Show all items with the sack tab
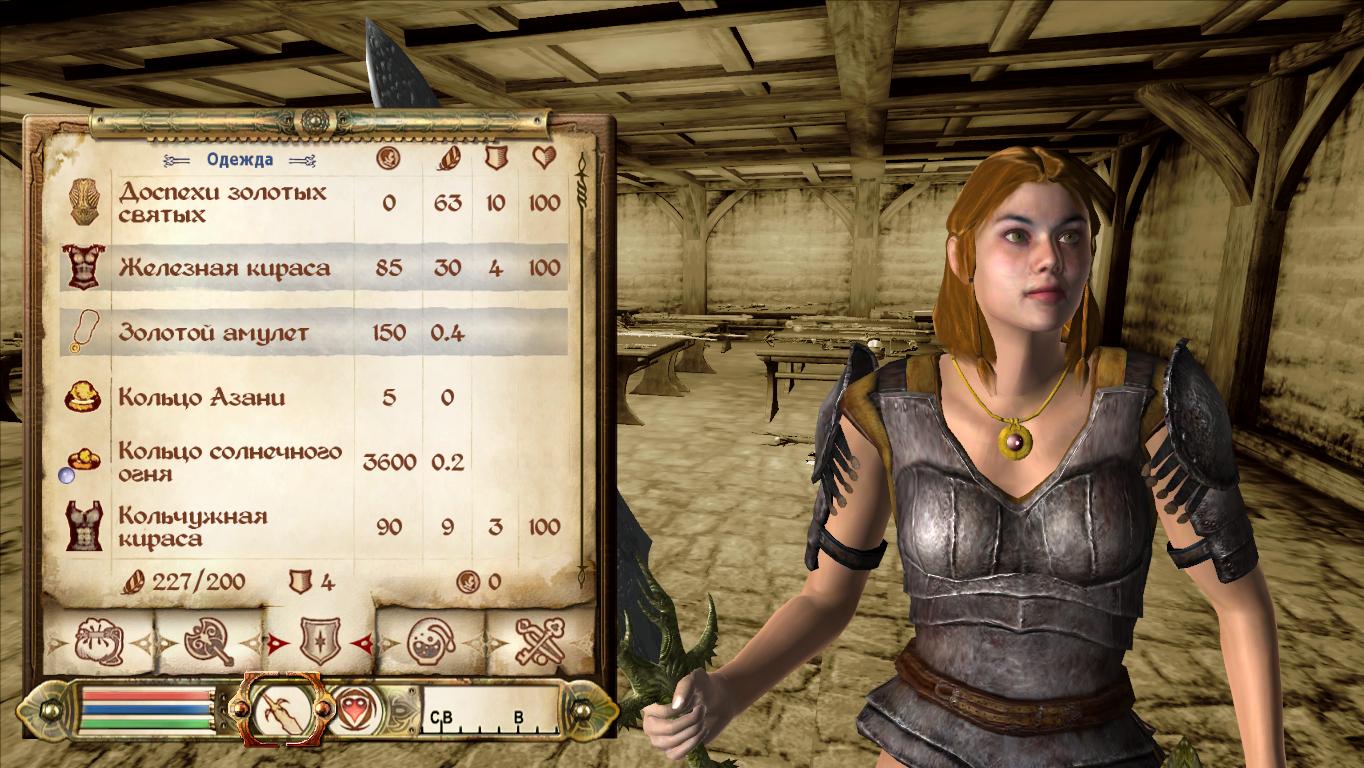Screen dimensions: 1364x768 (99, 641)
